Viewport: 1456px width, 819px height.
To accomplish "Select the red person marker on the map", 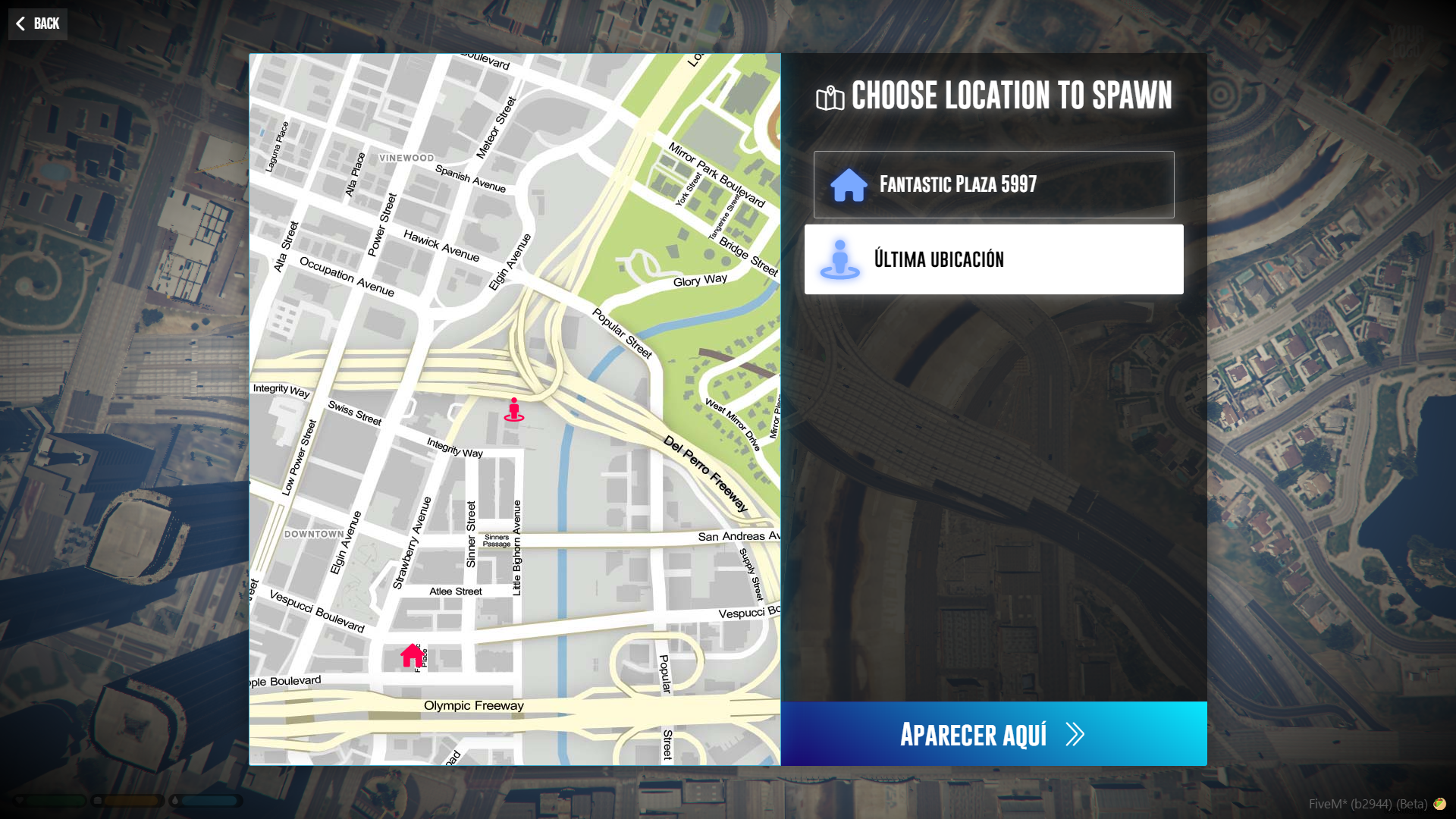I will 514,409.
